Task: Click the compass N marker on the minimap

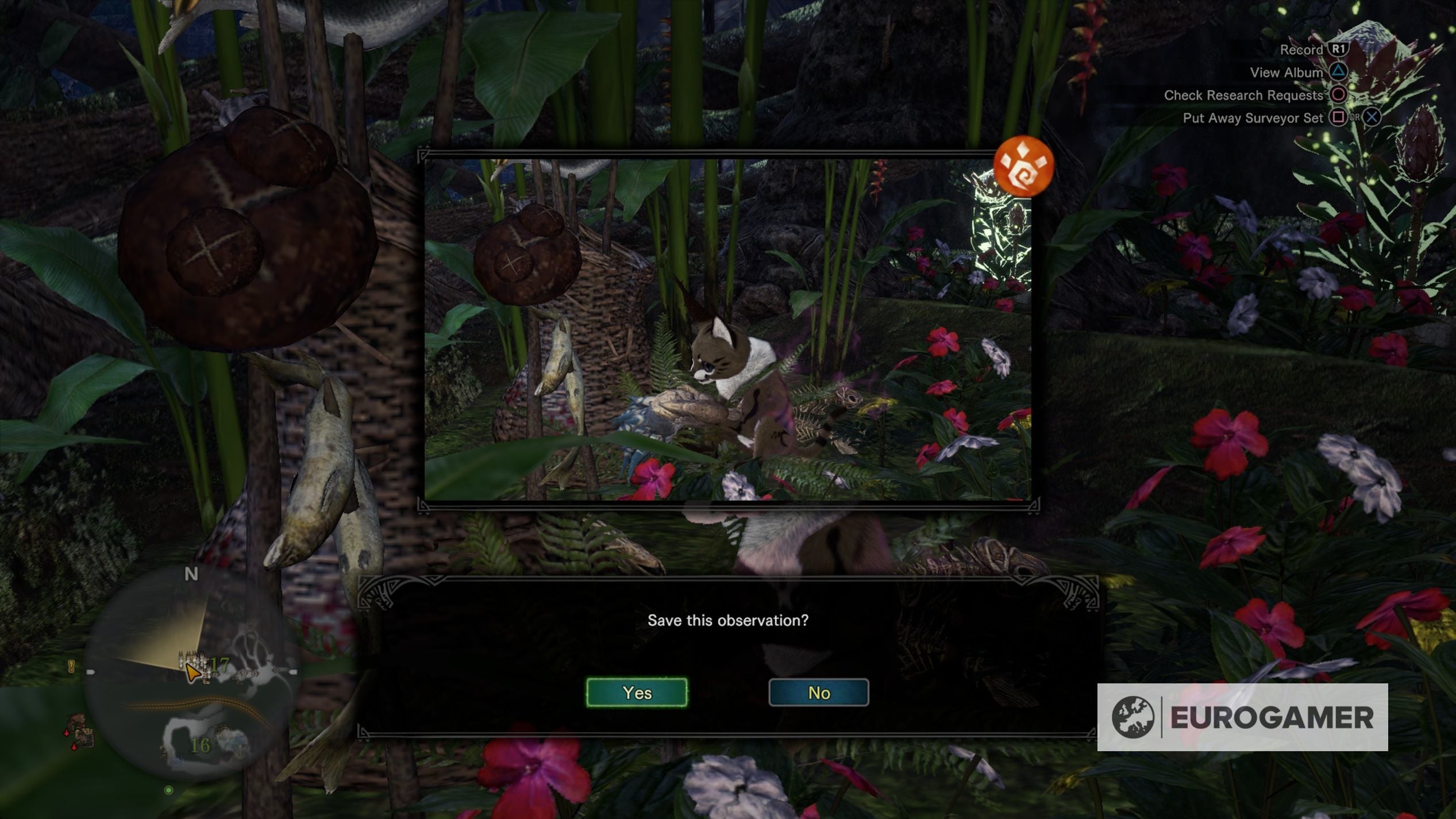Action: pyautogui.click(x=191, y=572)
